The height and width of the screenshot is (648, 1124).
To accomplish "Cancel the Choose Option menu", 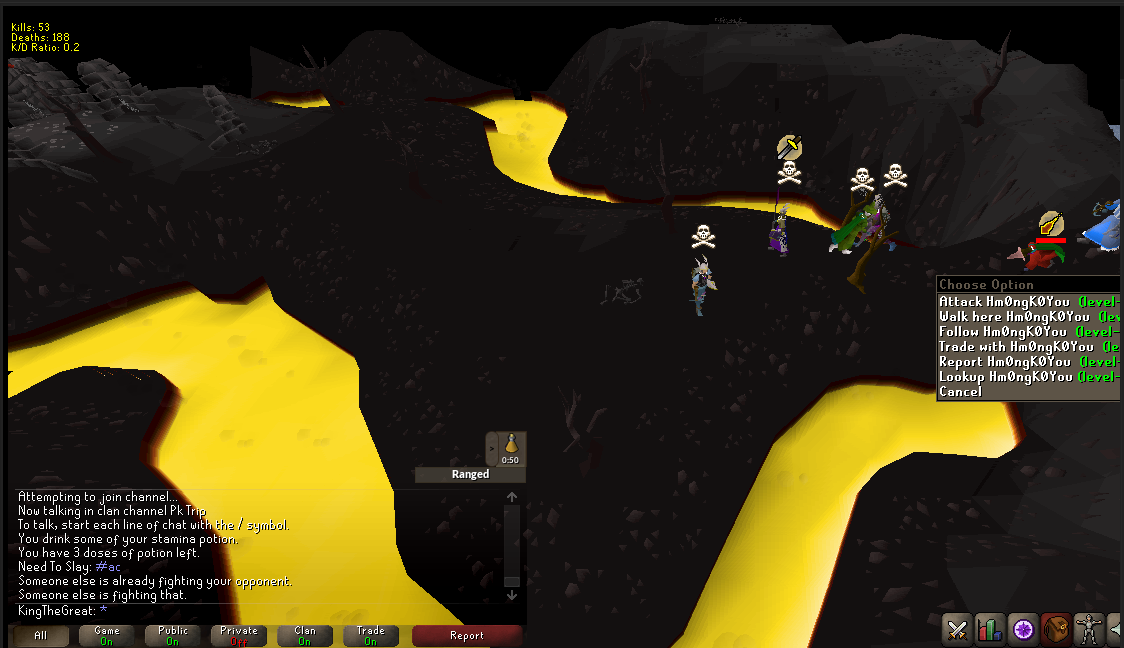I will click(x=961, y=392).
